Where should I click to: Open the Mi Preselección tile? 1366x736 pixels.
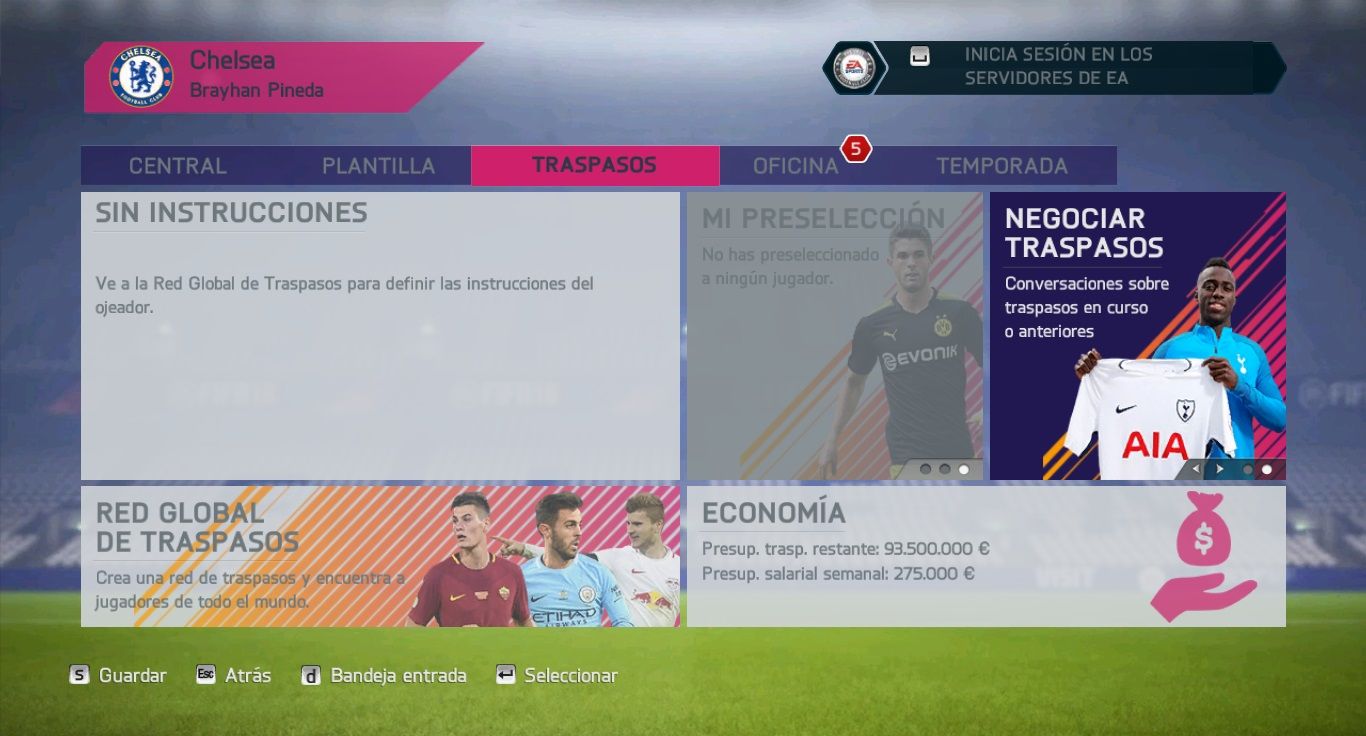click(834, 335)
